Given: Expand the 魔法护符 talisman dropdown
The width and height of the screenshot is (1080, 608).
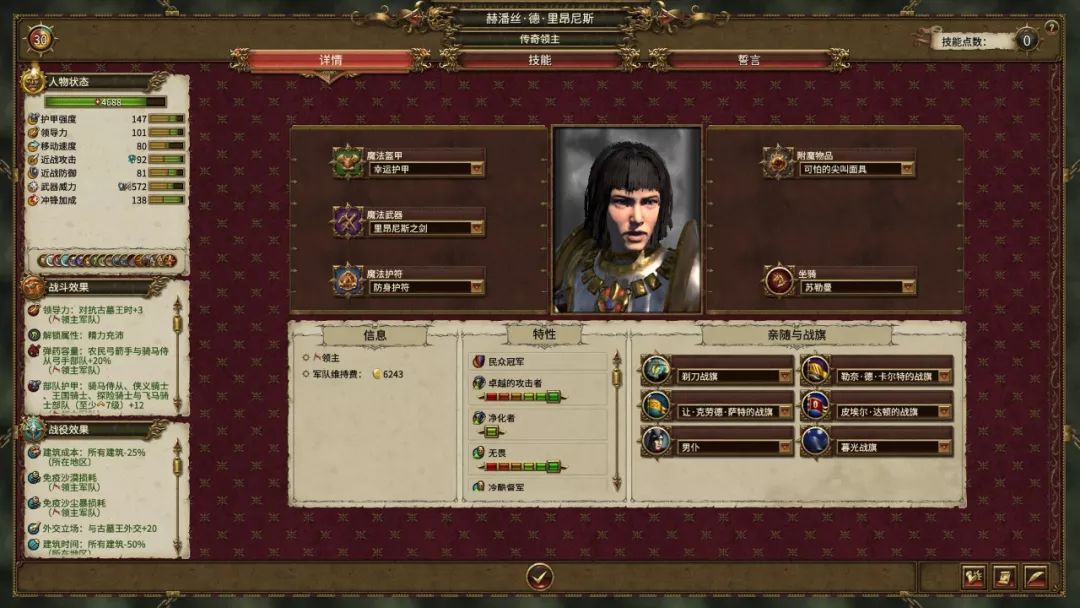Looking at the screenshot, I should tap(477, 287).
